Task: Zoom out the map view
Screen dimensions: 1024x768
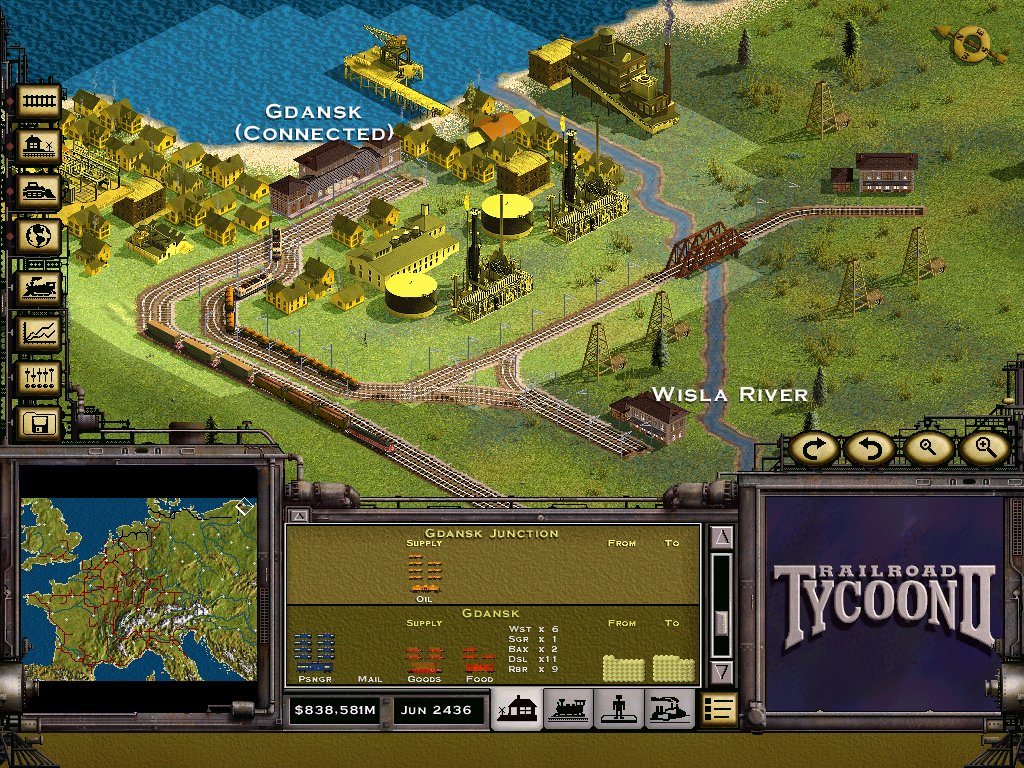Action: pyautogui.click(x=926, y=449)
